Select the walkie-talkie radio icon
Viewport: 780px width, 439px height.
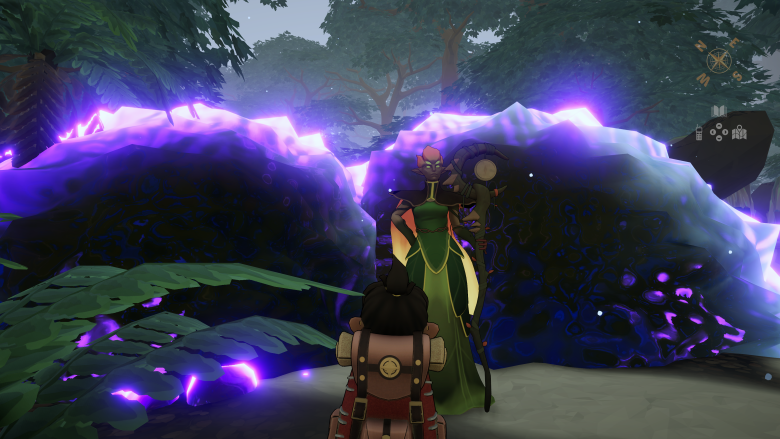coord(698,131)
